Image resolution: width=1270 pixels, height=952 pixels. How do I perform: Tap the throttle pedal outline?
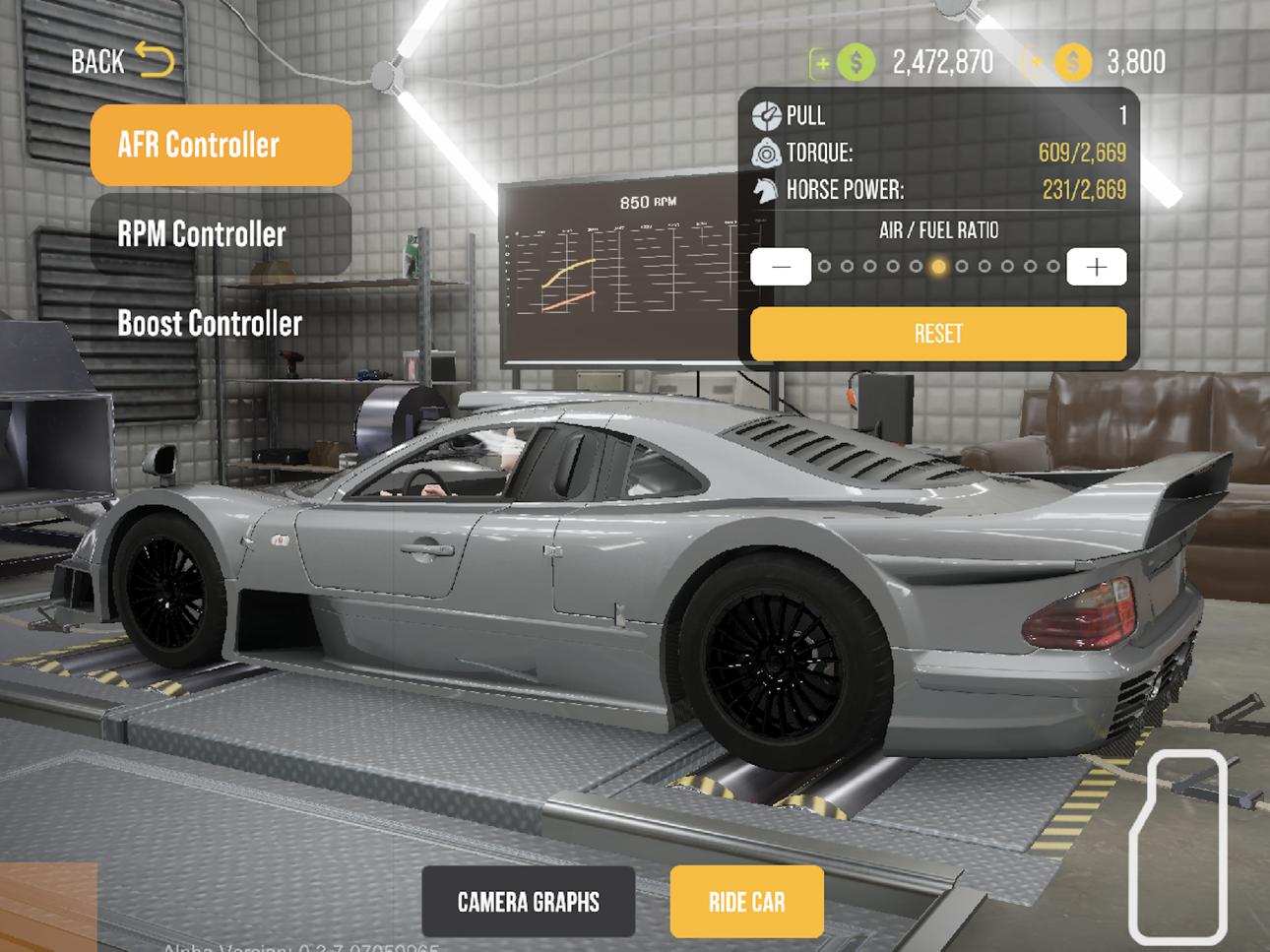coord(1178,847)
